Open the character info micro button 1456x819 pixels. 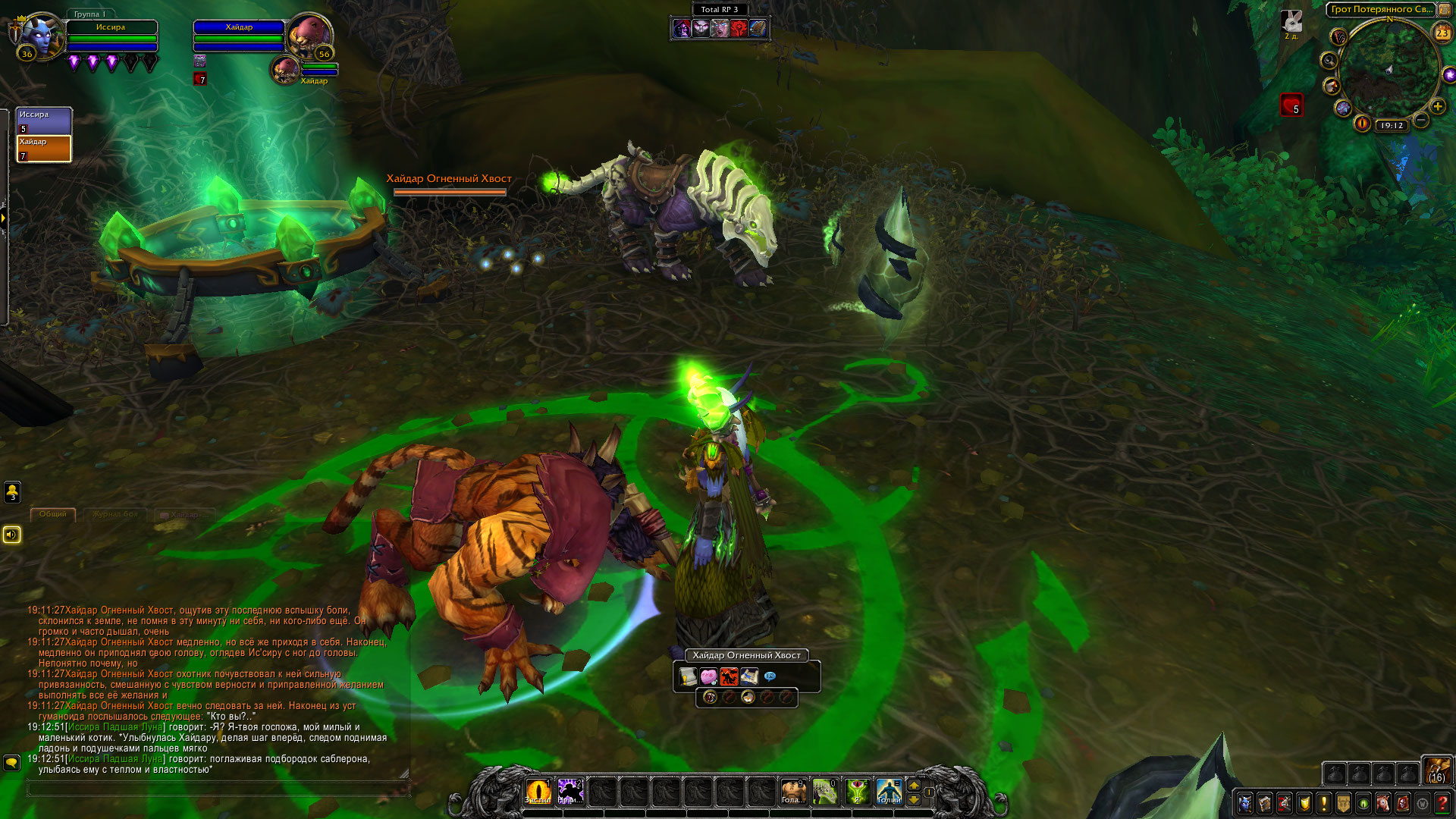click(x=1245, y=802)
